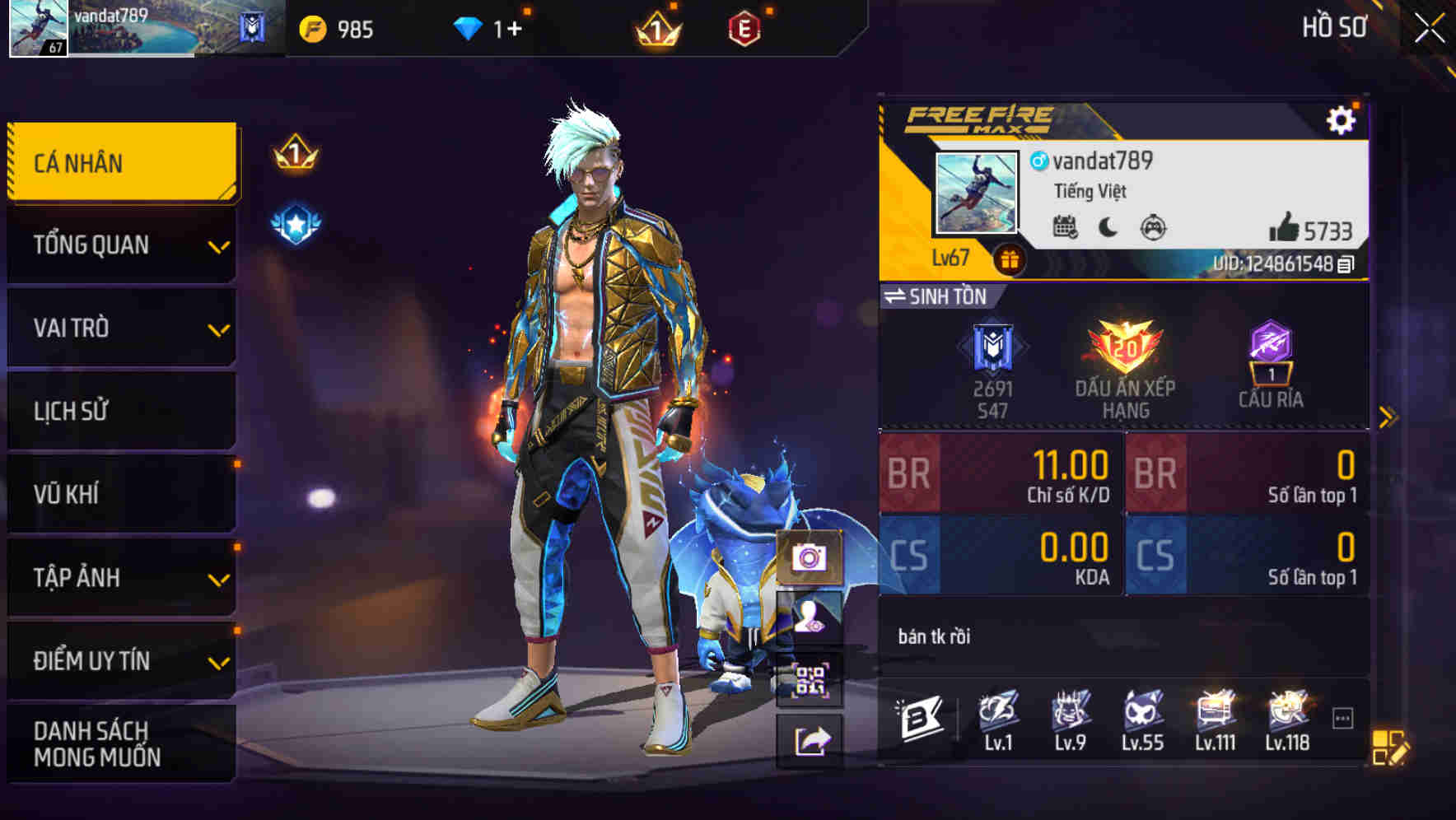Screen dimensions: 1456x820
Task: Click the signature text 'bán tk rồi'
Action: click(x=935, y=636)
